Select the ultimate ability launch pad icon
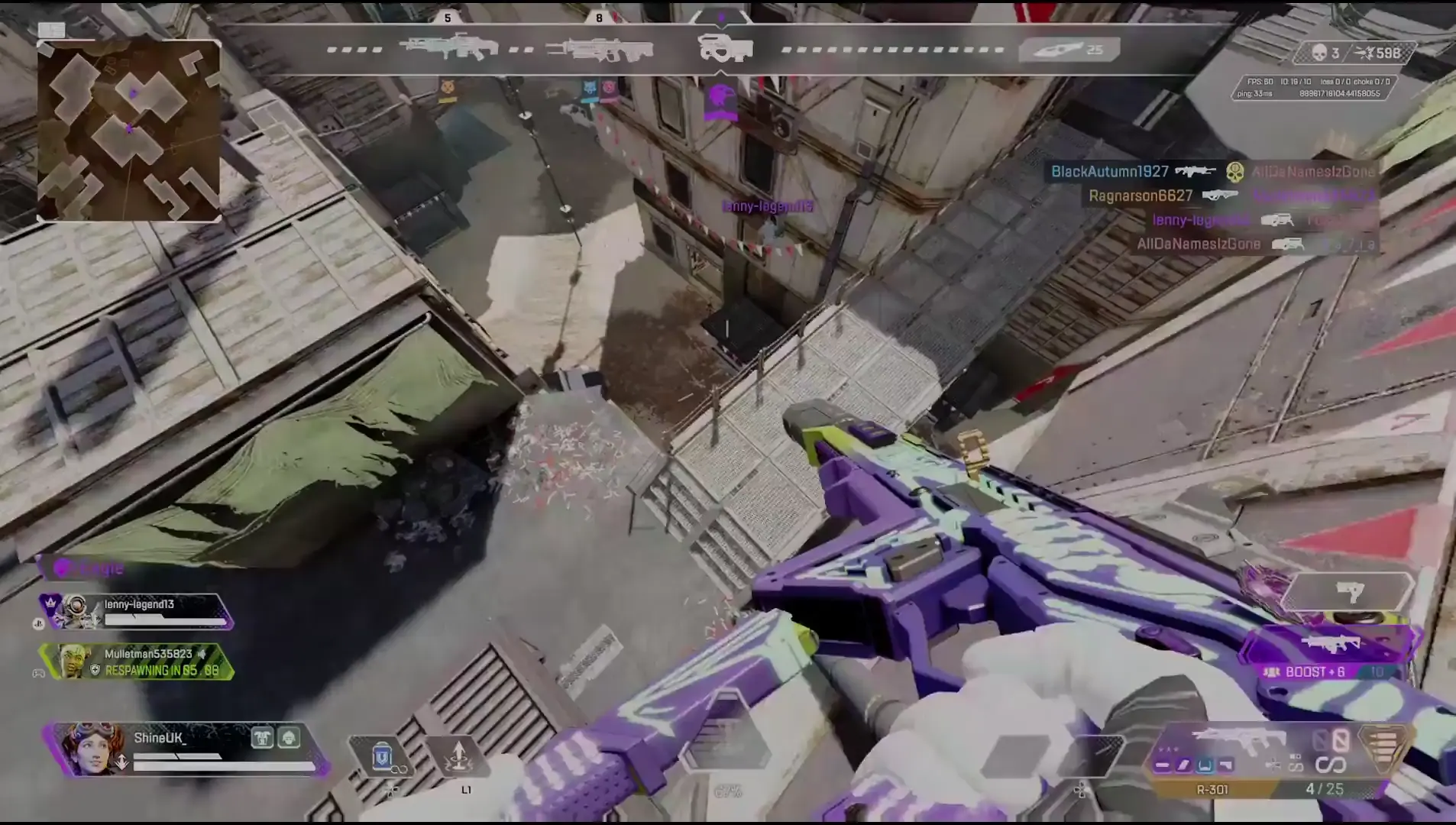This screenshot has width=1456, height=825. 461,755
